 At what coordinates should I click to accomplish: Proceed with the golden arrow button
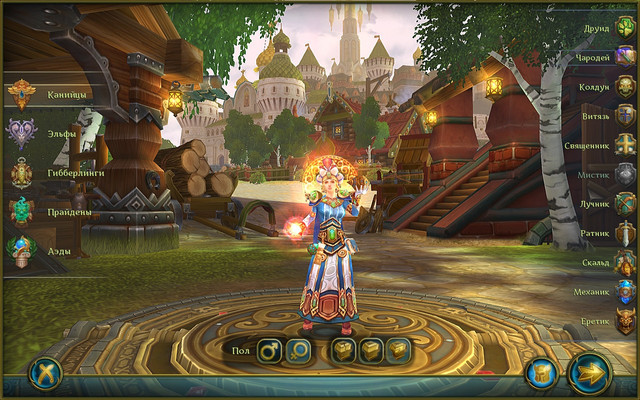click(x=590, y=374)
